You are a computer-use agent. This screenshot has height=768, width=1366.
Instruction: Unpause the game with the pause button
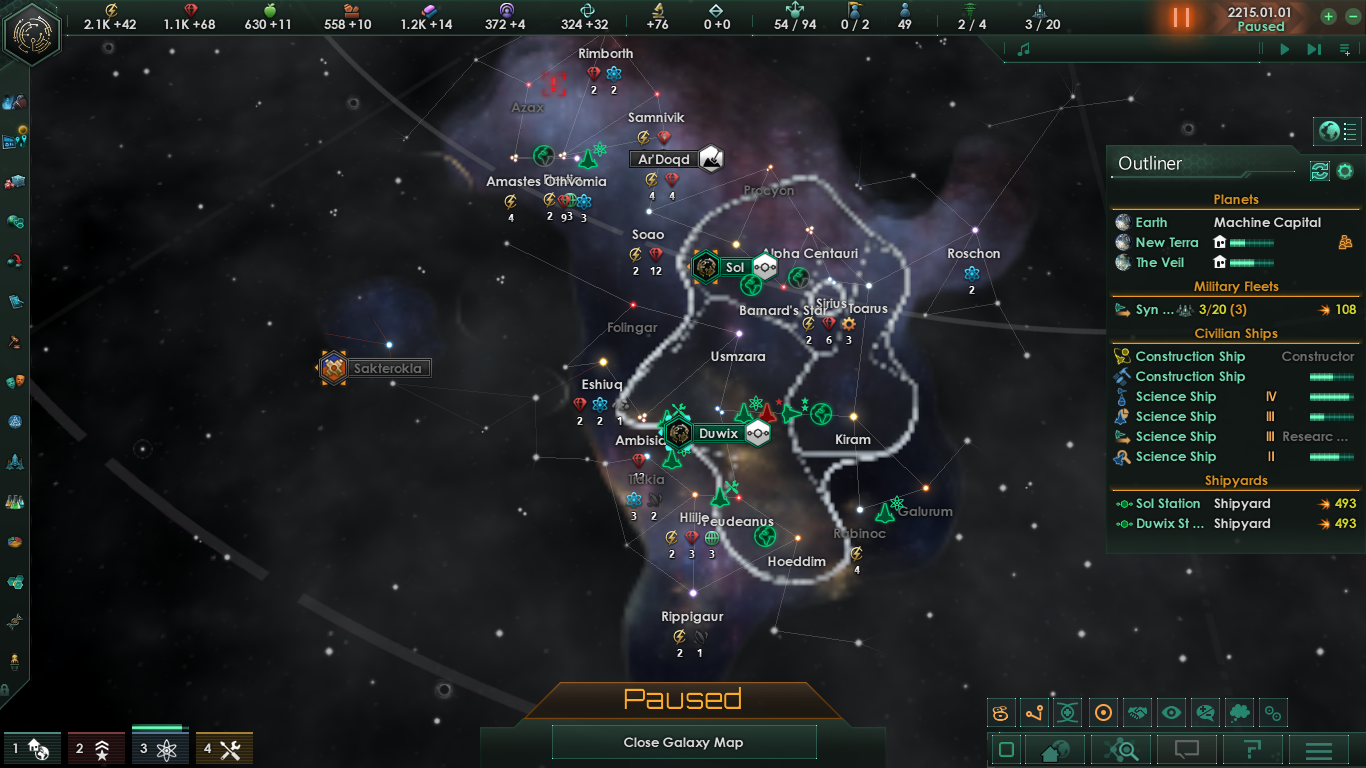pyautogui.click(x=1180, y=16)
